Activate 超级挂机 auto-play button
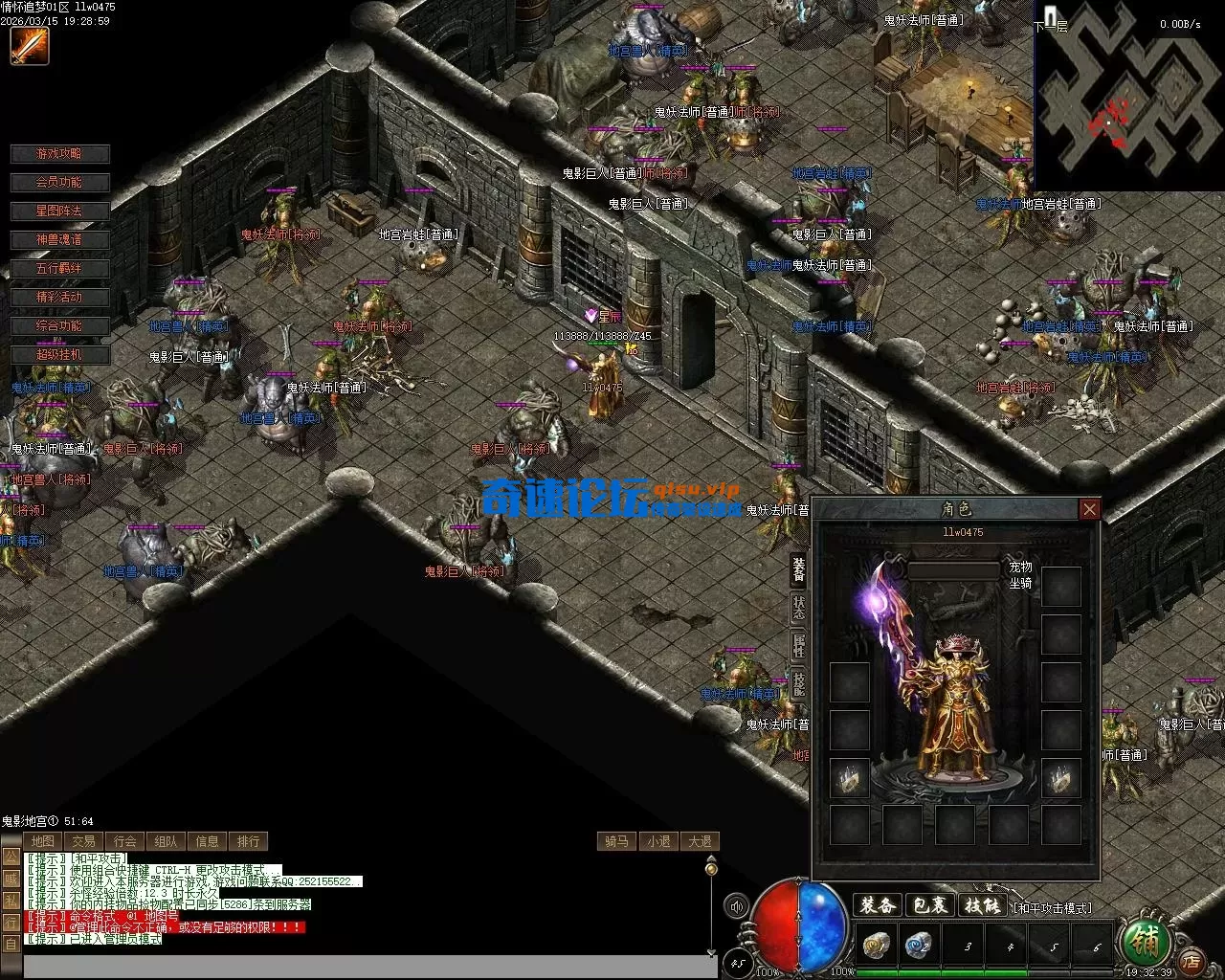The image size is (1225, 980). tap(59, 355)
